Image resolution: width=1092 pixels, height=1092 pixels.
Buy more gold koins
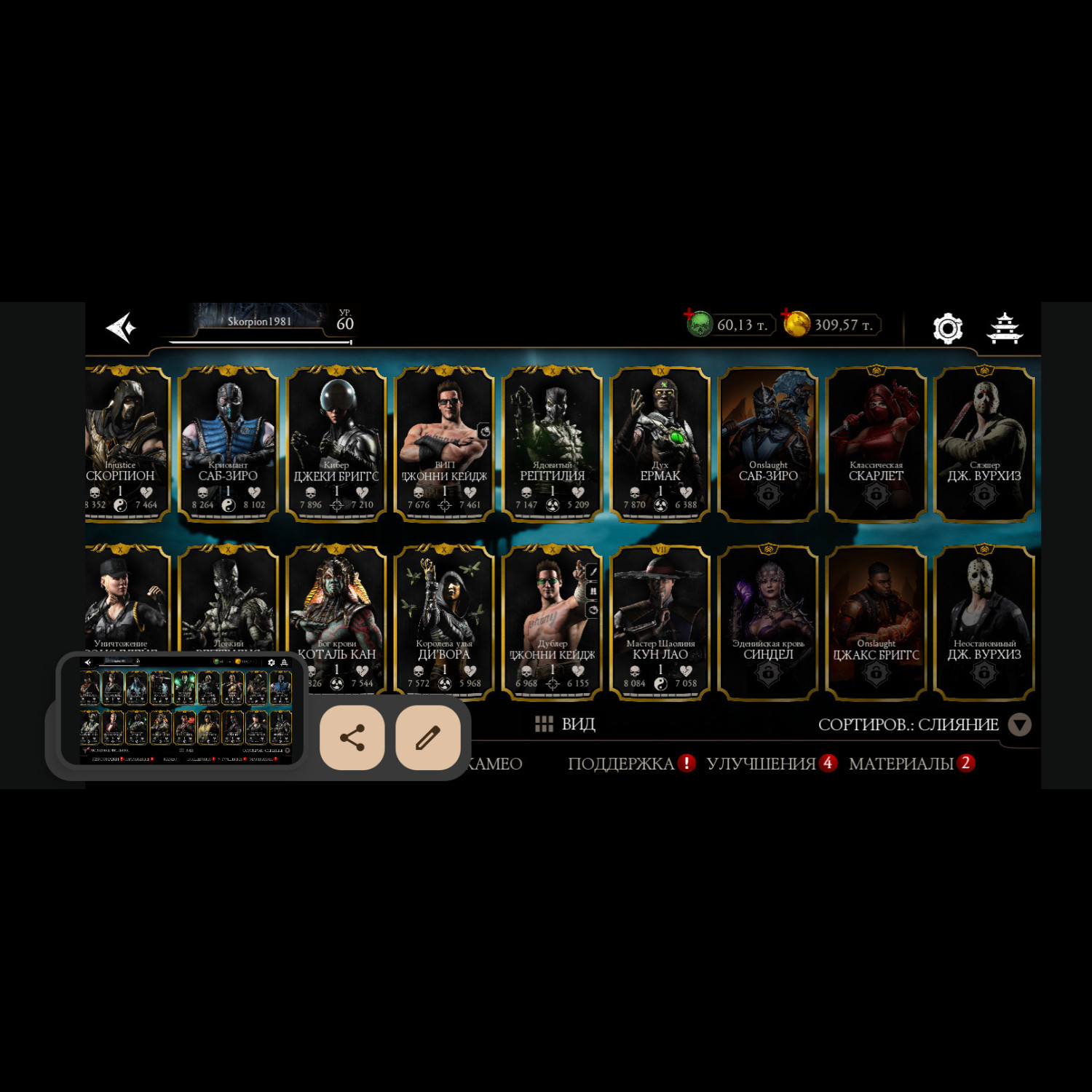[796, 324]
